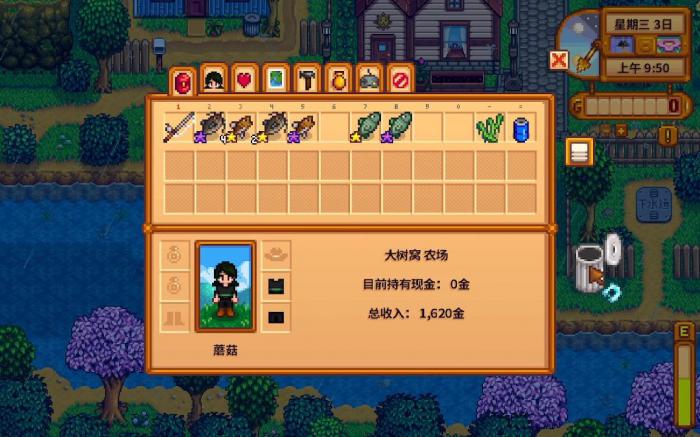Click the trash can to discard items
This screenshot has height=437, width=700.
pos(591,264)
